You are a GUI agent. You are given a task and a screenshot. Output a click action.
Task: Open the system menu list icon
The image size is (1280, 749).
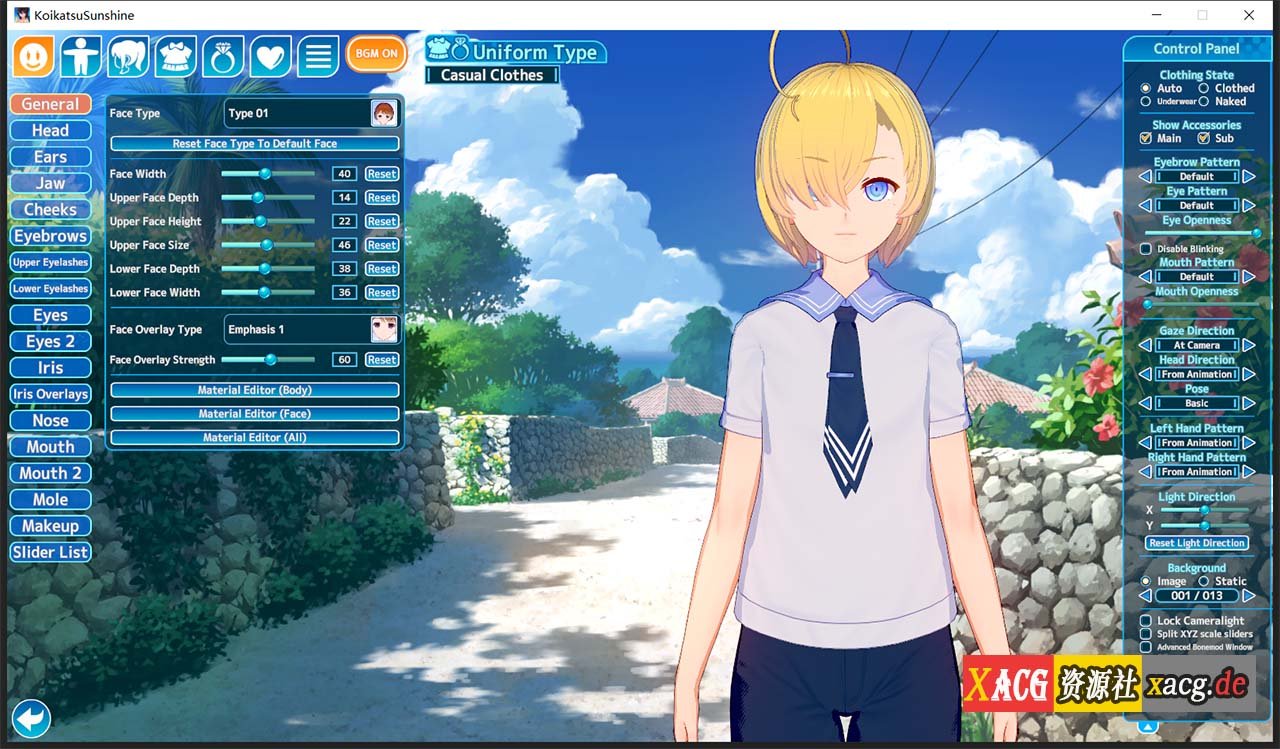(x=318, y=57)
